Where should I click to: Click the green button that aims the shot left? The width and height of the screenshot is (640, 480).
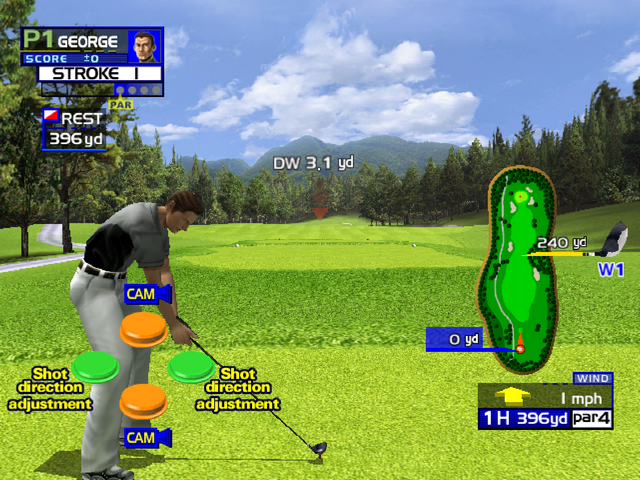click(95, 366)
